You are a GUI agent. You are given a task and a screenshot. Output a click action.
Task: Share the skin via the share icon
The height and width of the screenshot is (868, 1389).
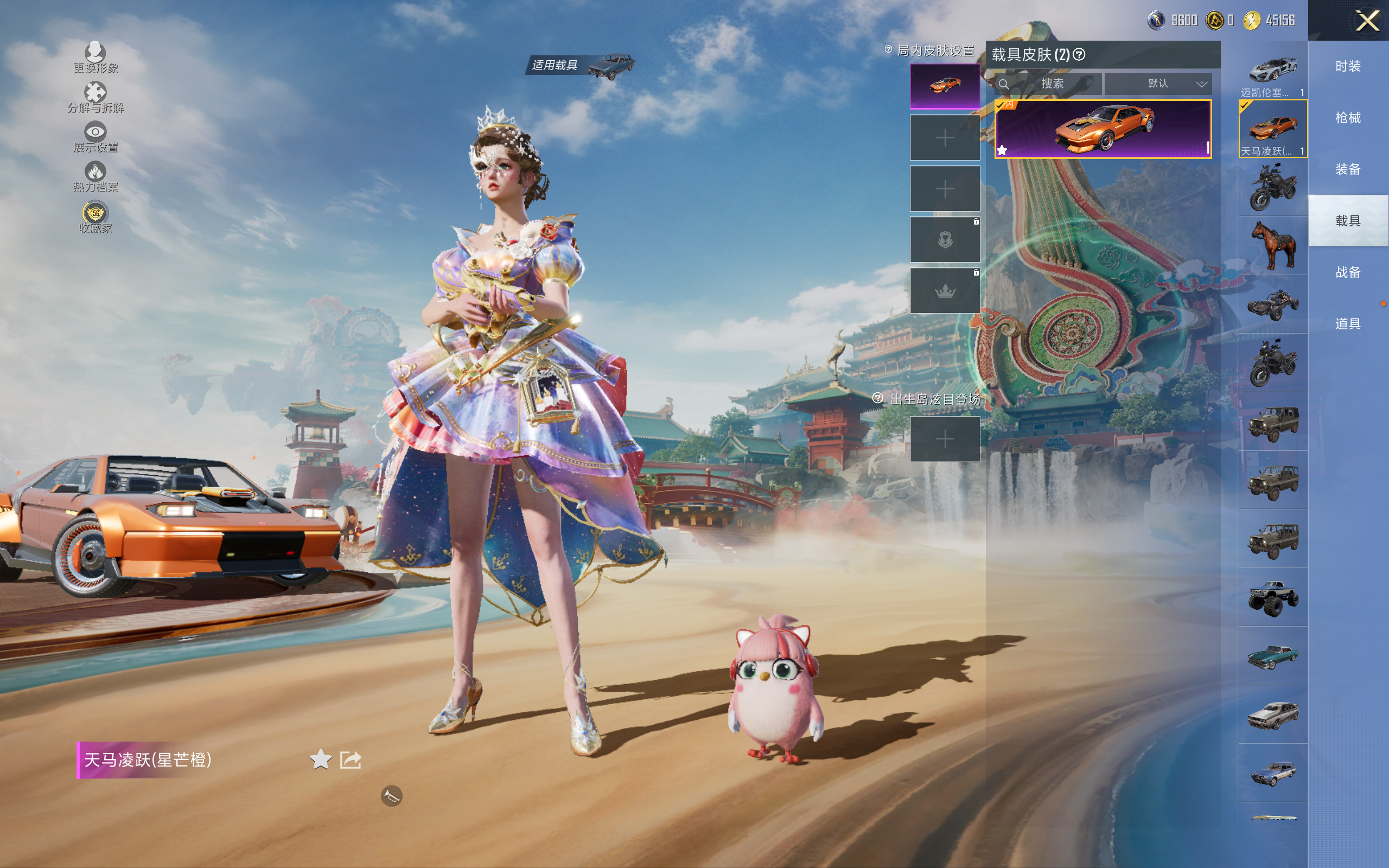pyautogui.click(x=350, y=759)
